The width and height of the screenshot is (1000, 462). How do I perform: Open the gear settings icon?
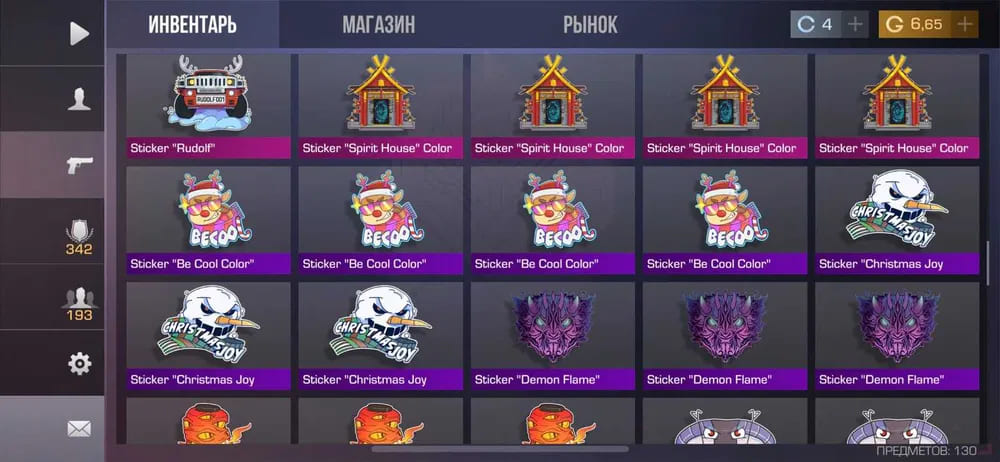[79, 363]
